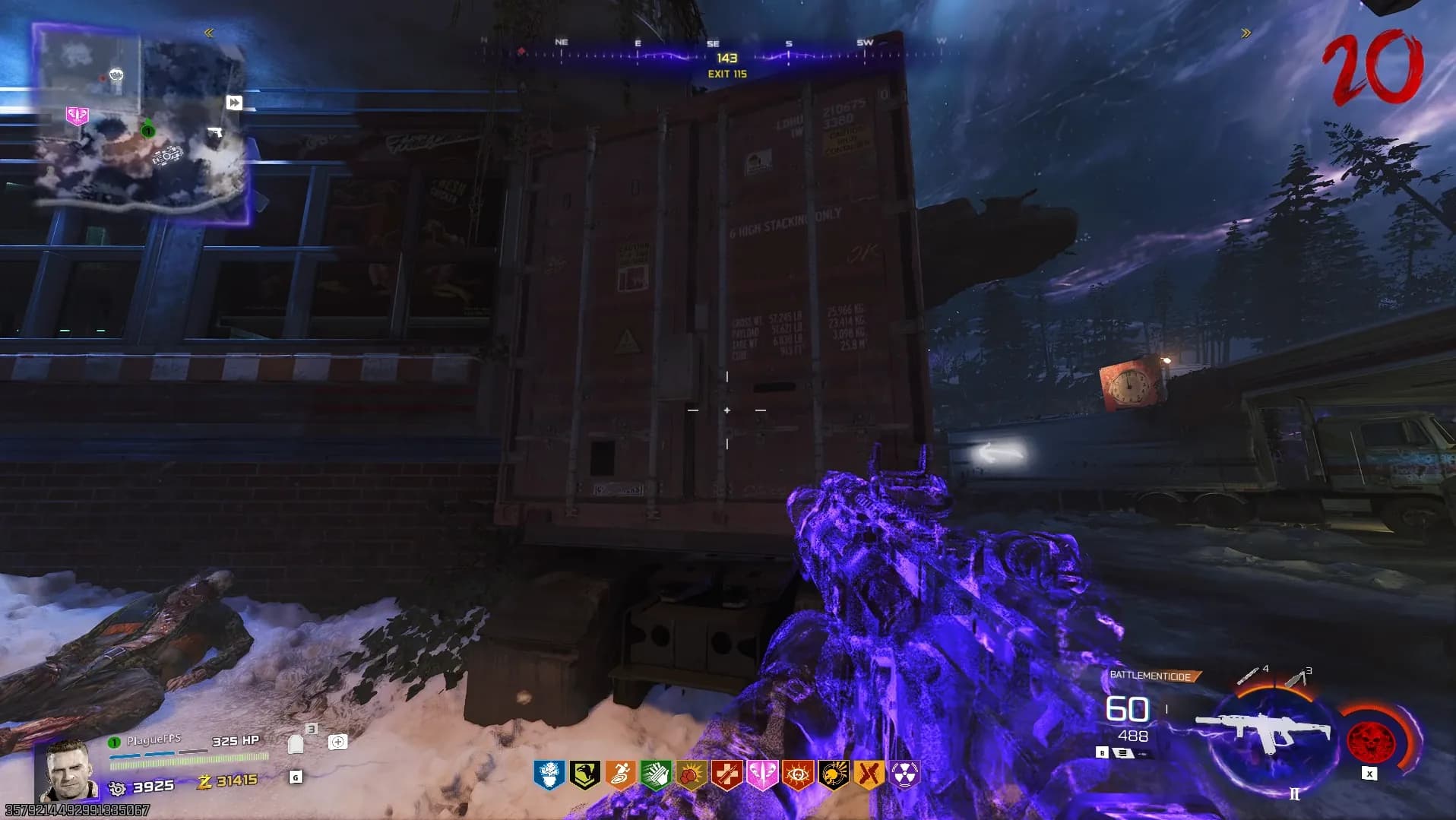1456x820 pixels.
Task: Select the red cross-and-bullet Quick Revive perk
Action: pyautogui.click(x=726, y=774)
